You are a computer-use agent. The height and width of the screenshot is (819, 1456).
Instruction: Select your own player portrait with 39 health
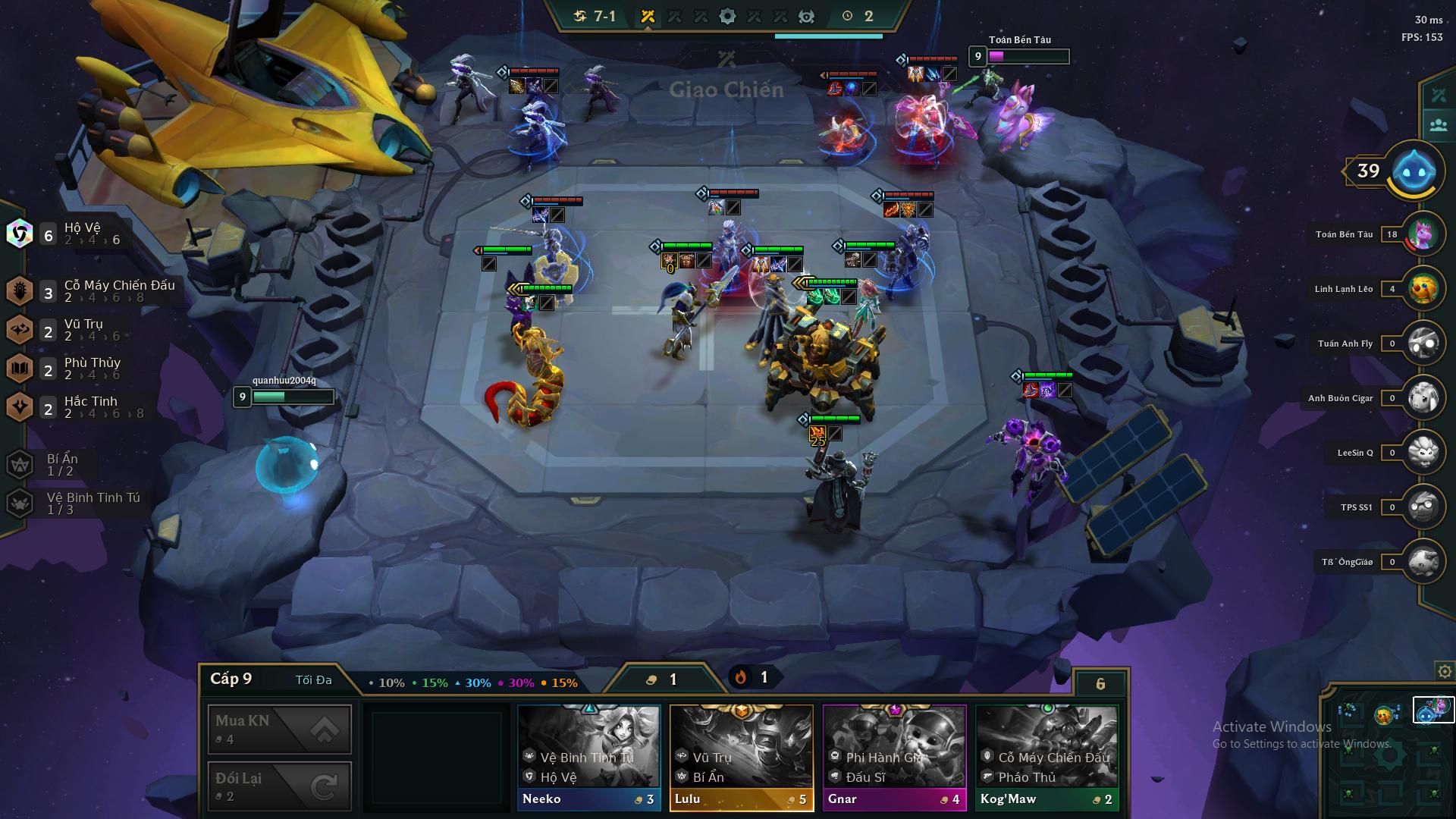click(x=1415, y=171)
